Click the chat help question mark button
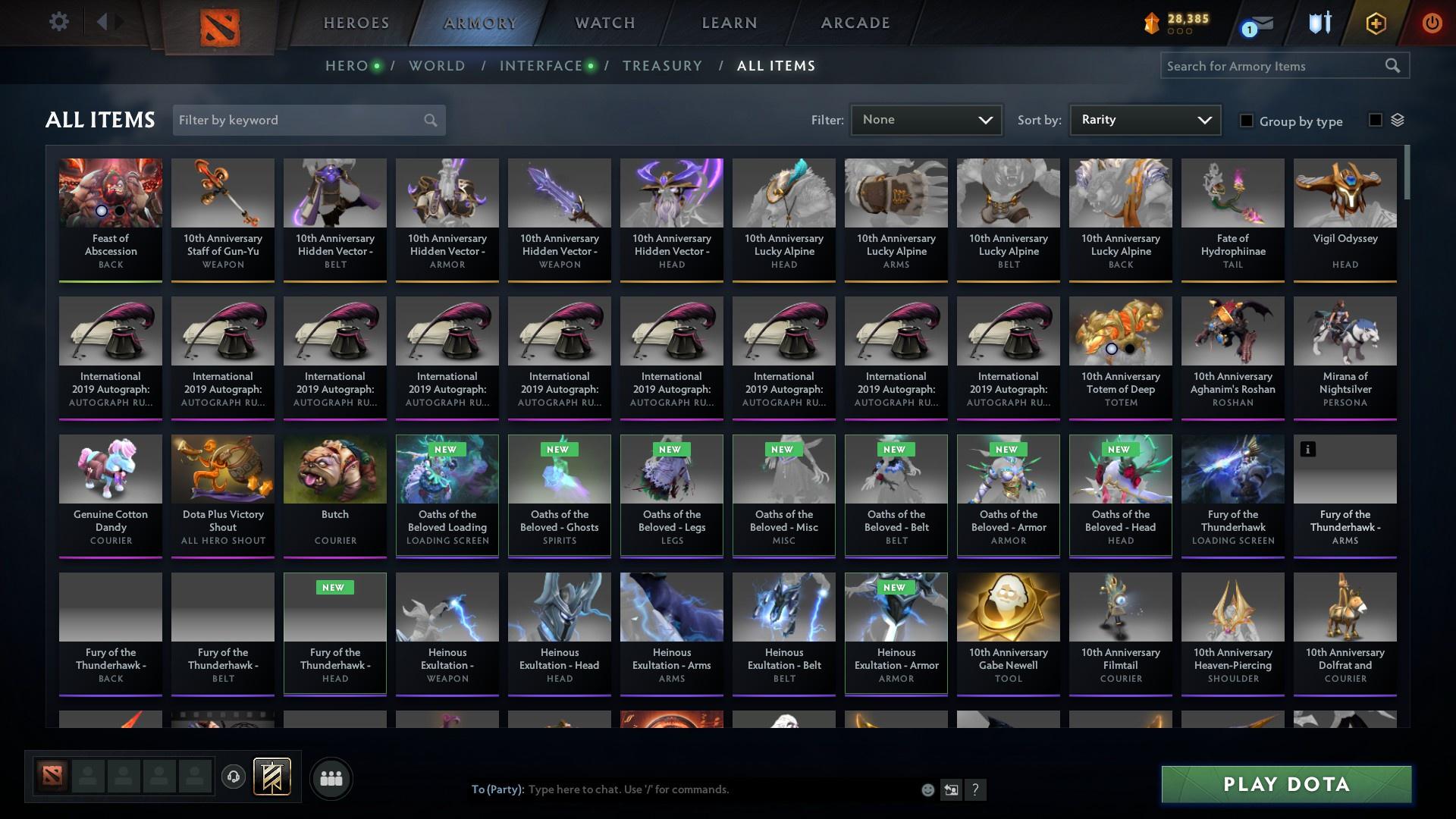Image resolution: width=1456 pixels, height=819 pixels. 976,789
